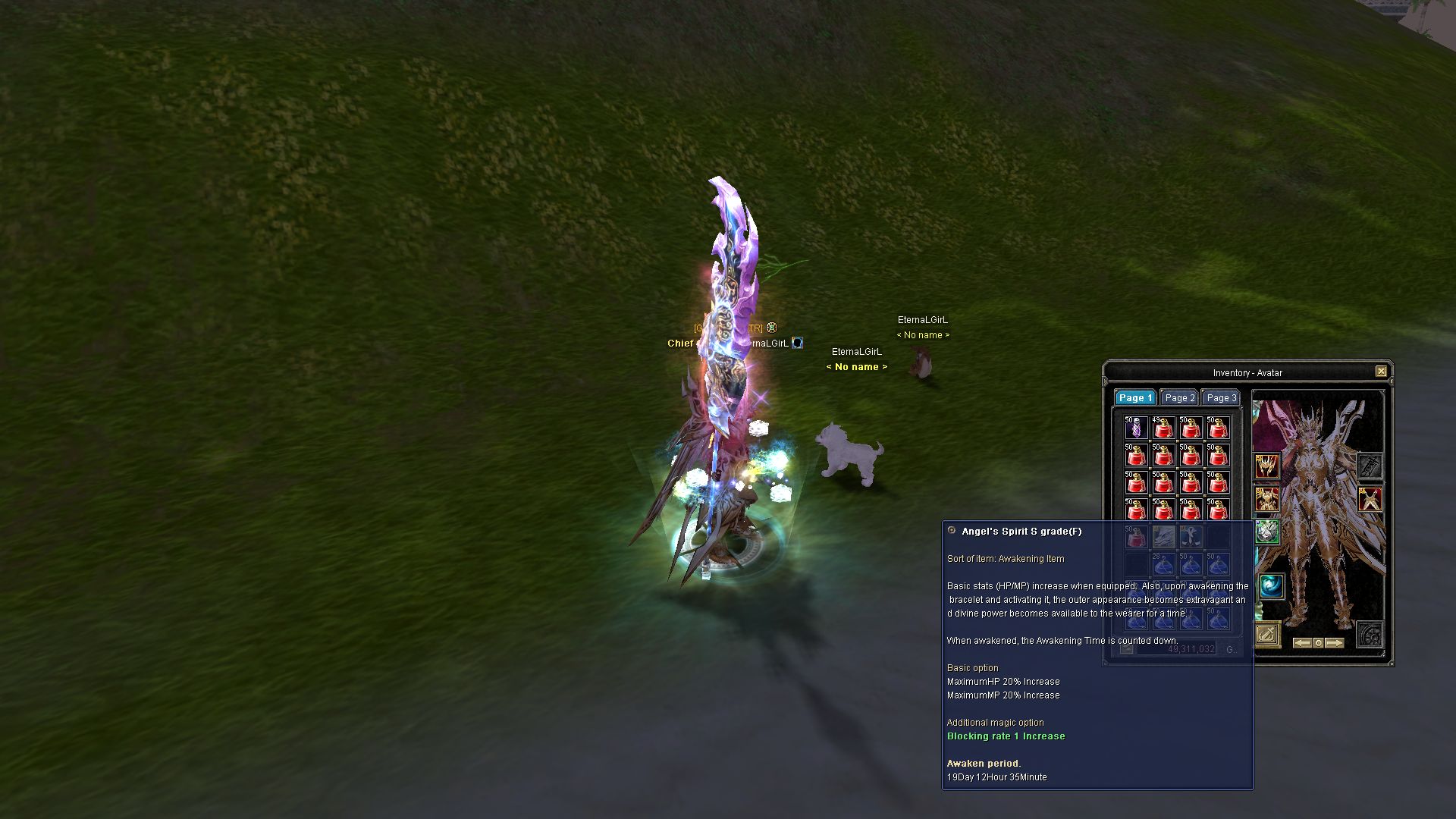
Task: Select the red crossed-wings avatar attachment slot
Action: [x=1370, y=500]
